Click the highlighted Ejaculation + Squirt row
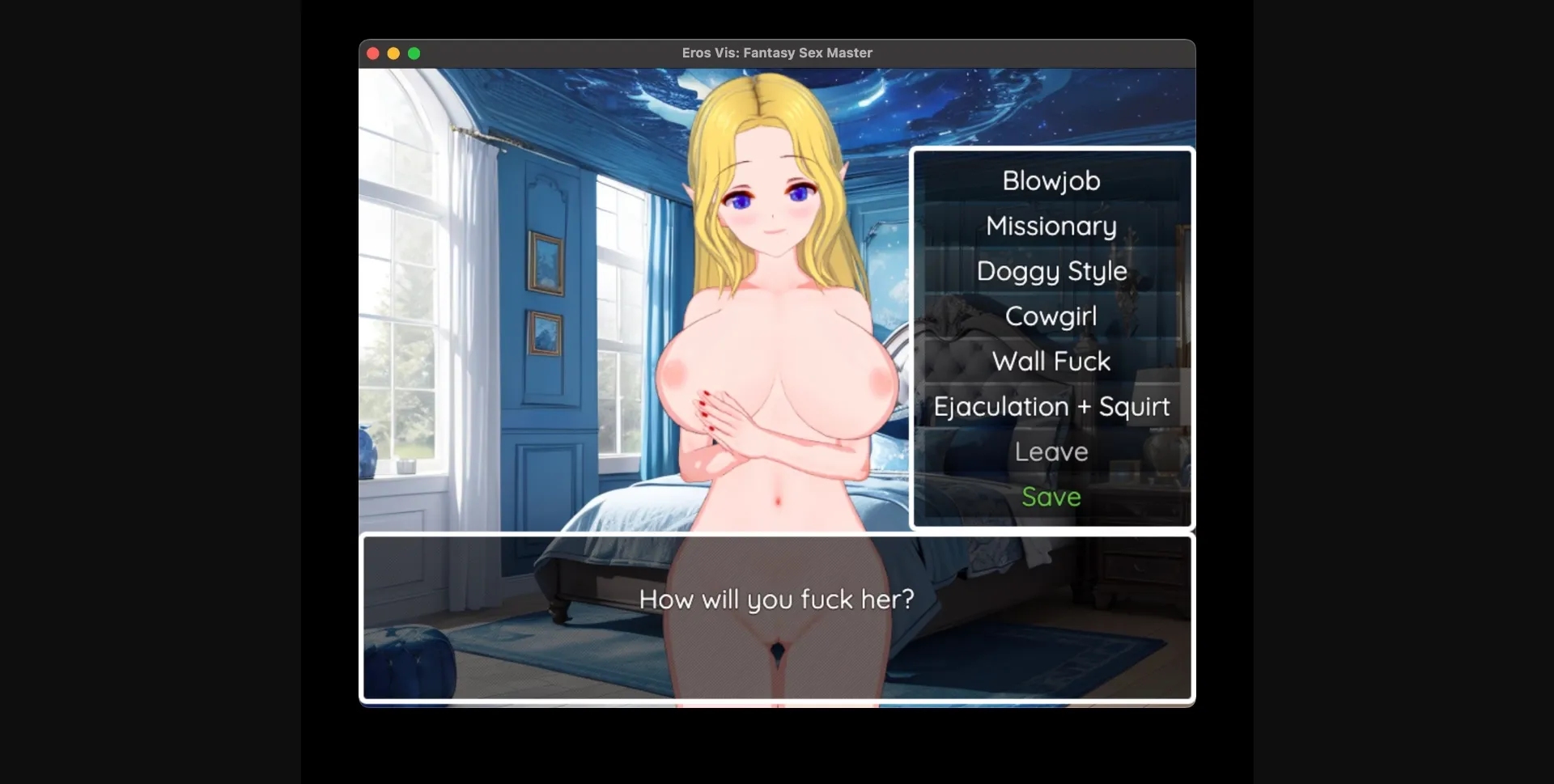The width and height of the screenshot is (1554, 784). pos(1051,407)
